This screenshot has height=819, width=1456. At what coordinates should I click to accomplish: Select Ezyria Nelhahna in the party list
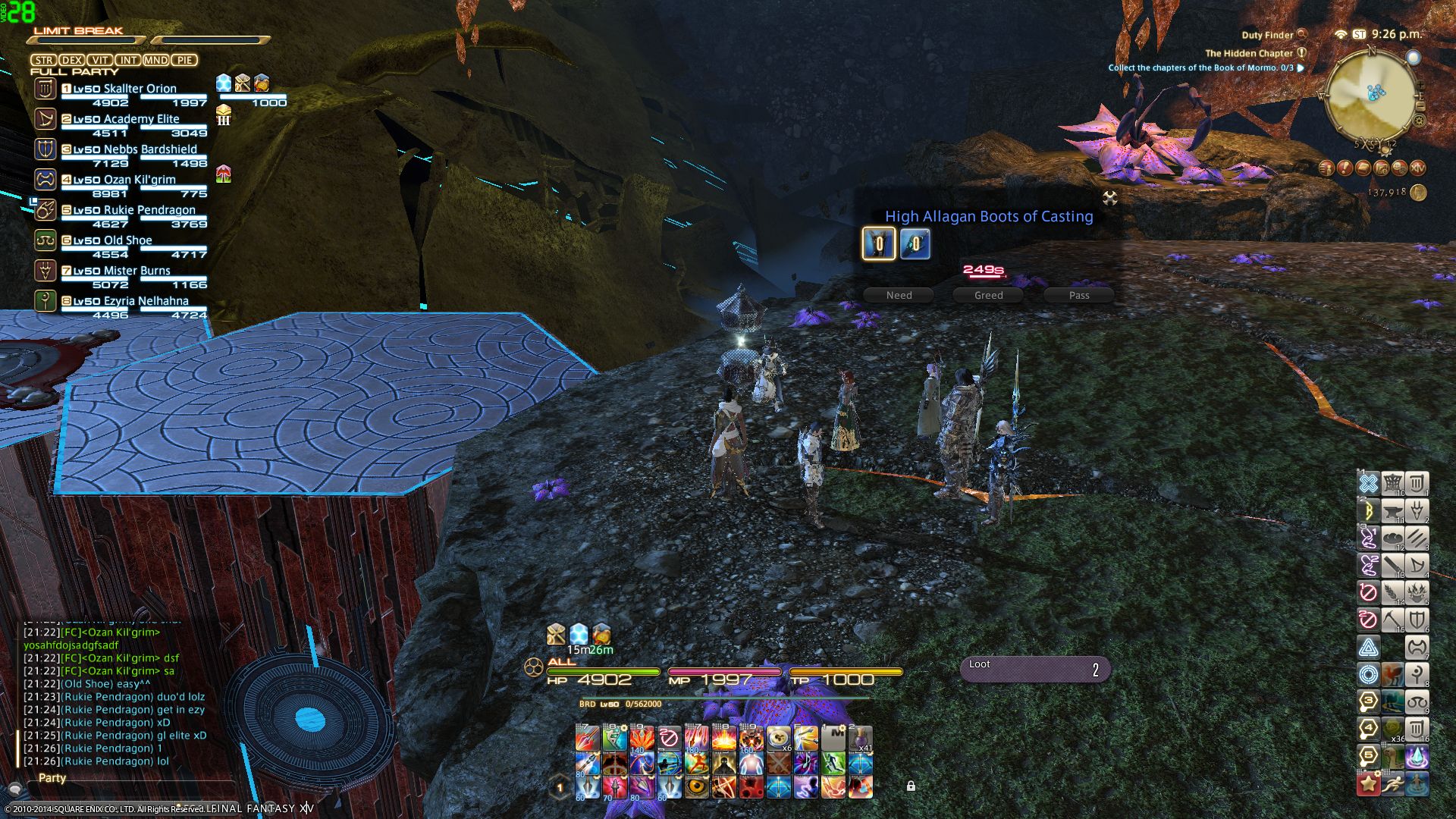(130, 301)
